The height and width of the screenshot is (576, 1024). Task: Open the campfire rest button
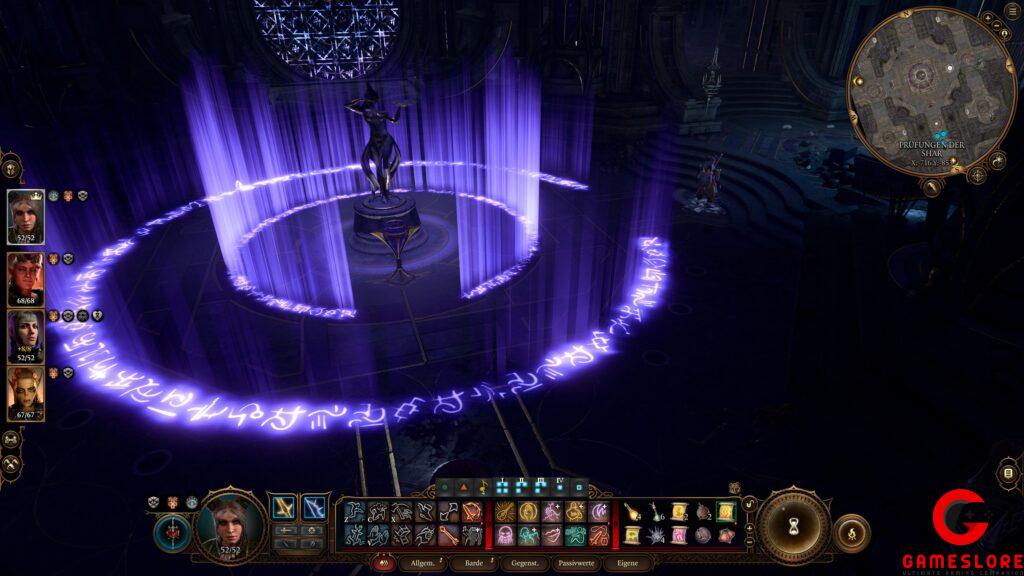pyautogui.click(x=851, y=533)
